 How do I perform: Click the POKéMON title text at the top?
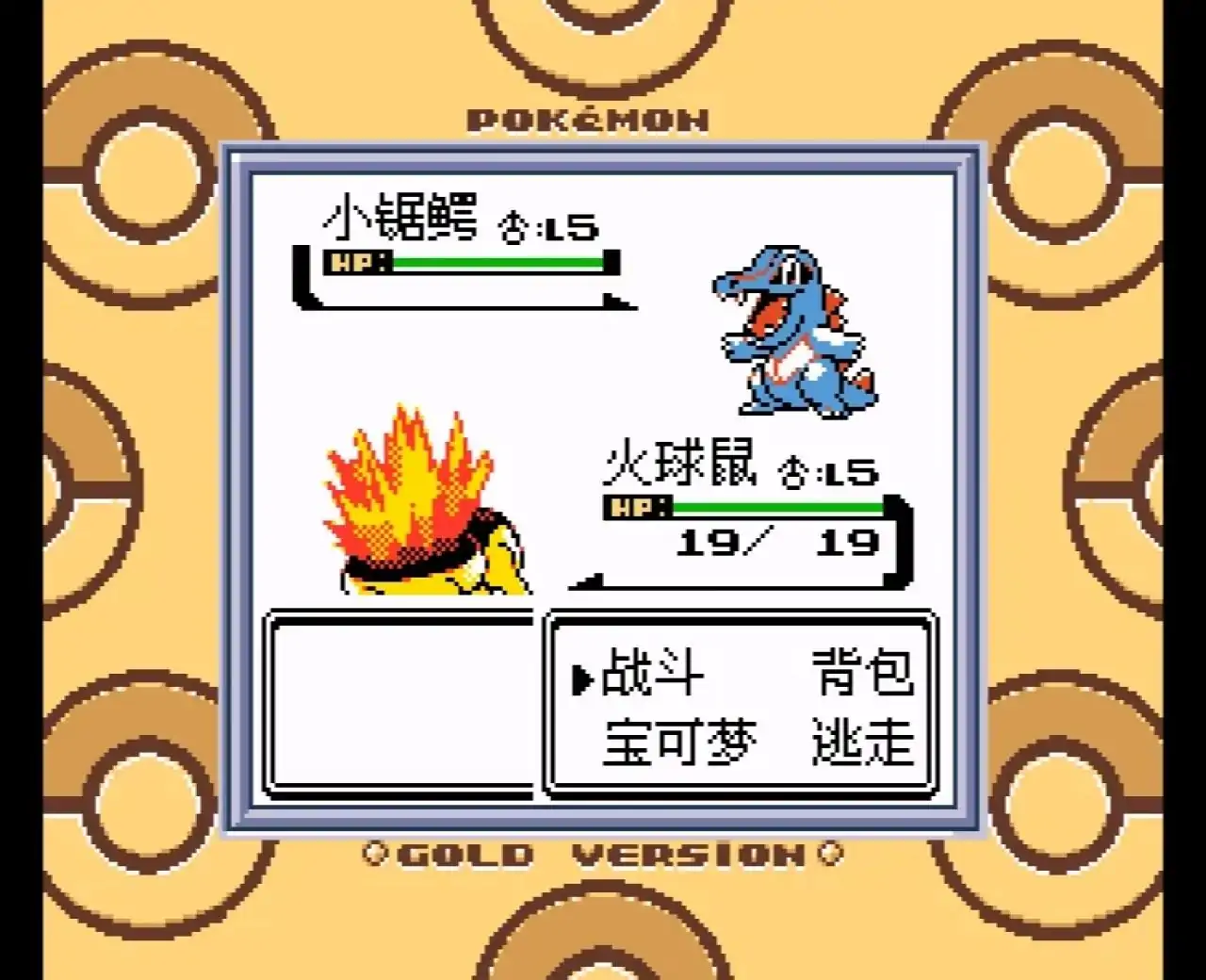[x=589, y=118]
